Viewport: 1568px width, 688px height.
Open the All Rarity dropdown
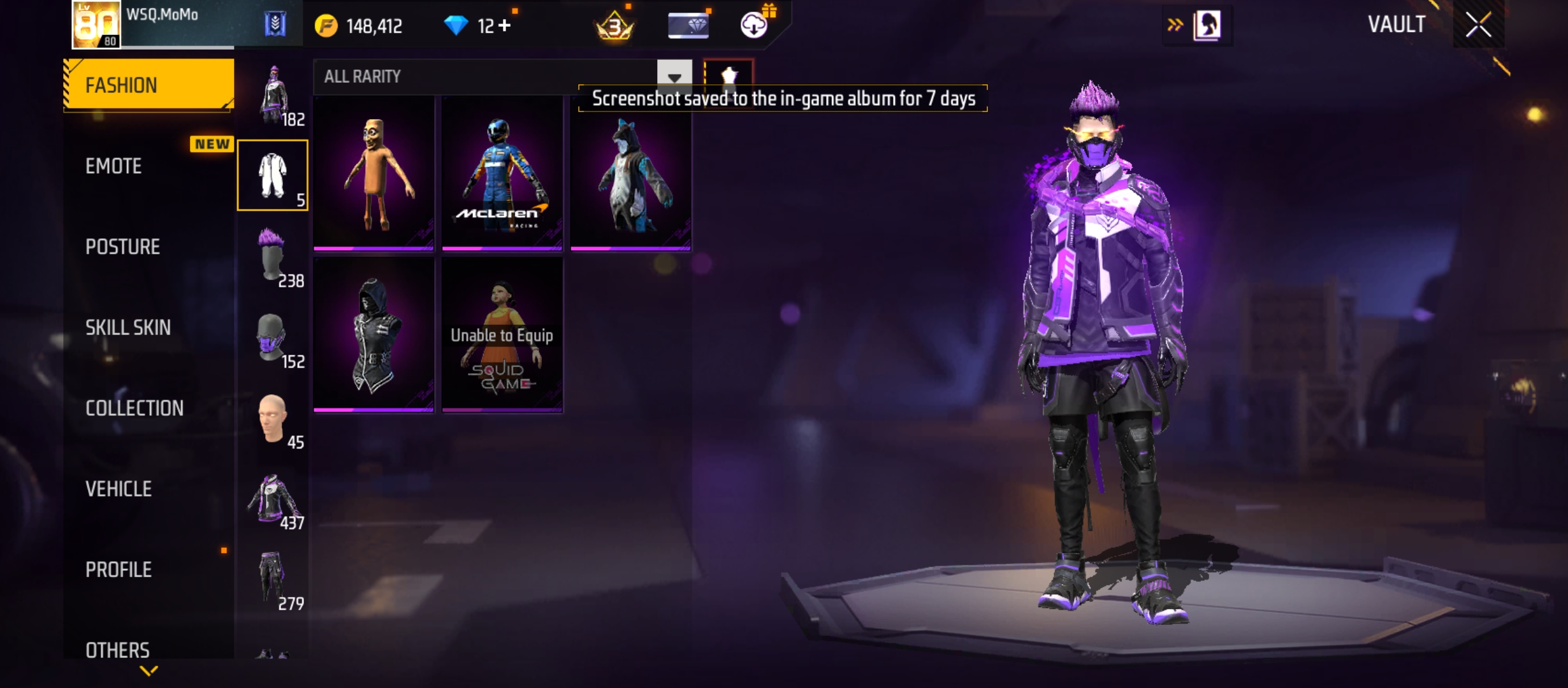674,77
